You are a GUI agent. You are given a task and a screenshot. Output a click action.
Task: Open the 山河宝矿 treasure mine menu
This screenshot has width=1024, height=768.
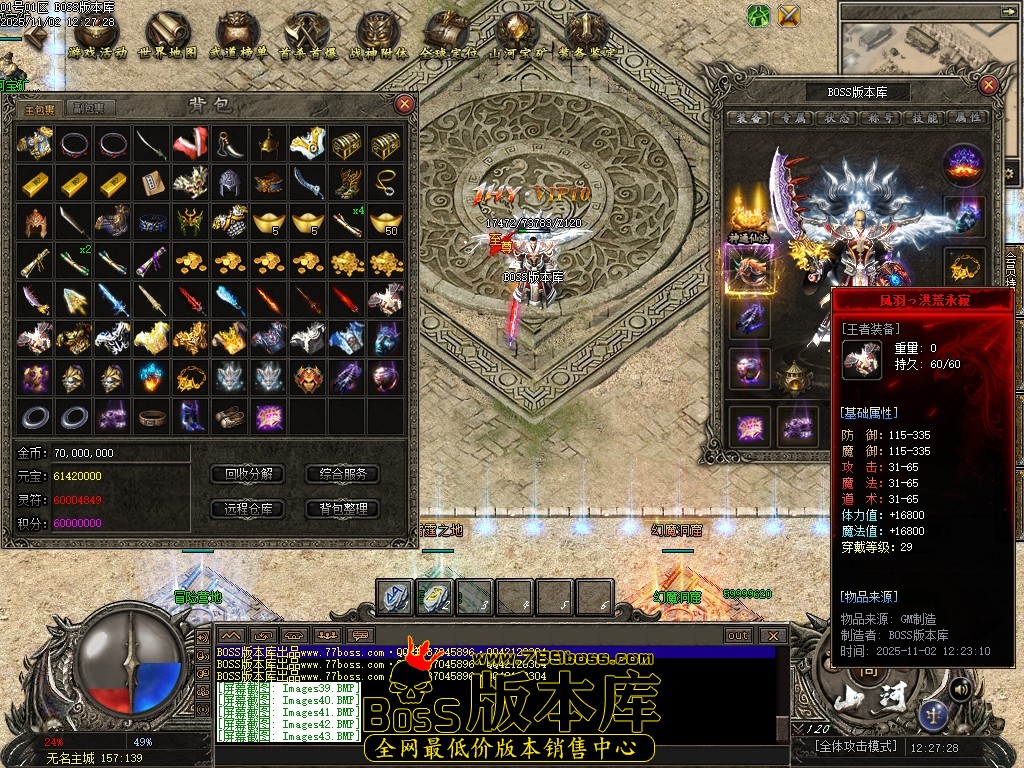pos(516,36)
